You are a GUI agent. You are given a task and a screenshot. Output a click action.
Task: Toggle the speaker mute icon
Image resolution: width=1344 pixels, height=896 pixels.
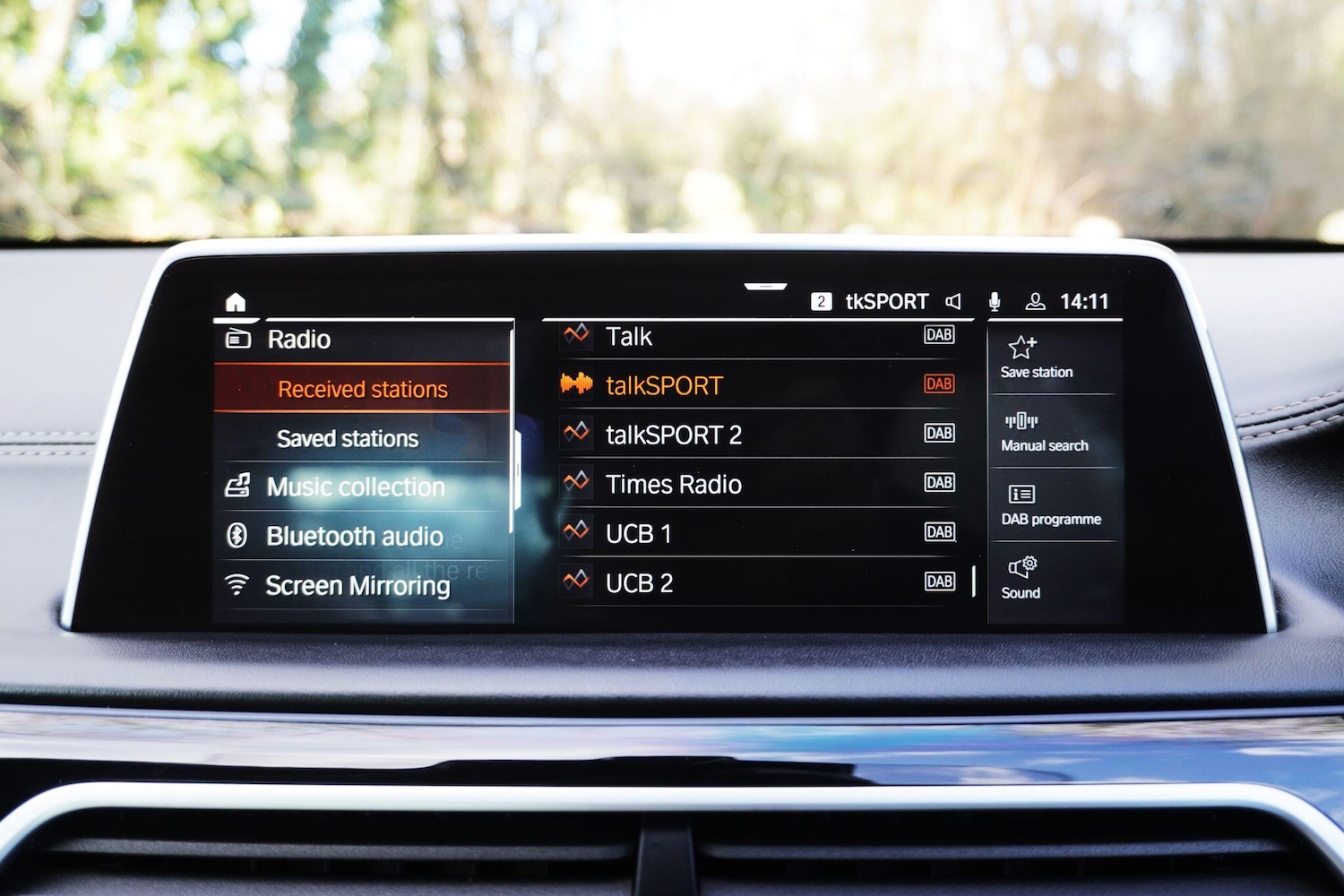click(953, 302)
